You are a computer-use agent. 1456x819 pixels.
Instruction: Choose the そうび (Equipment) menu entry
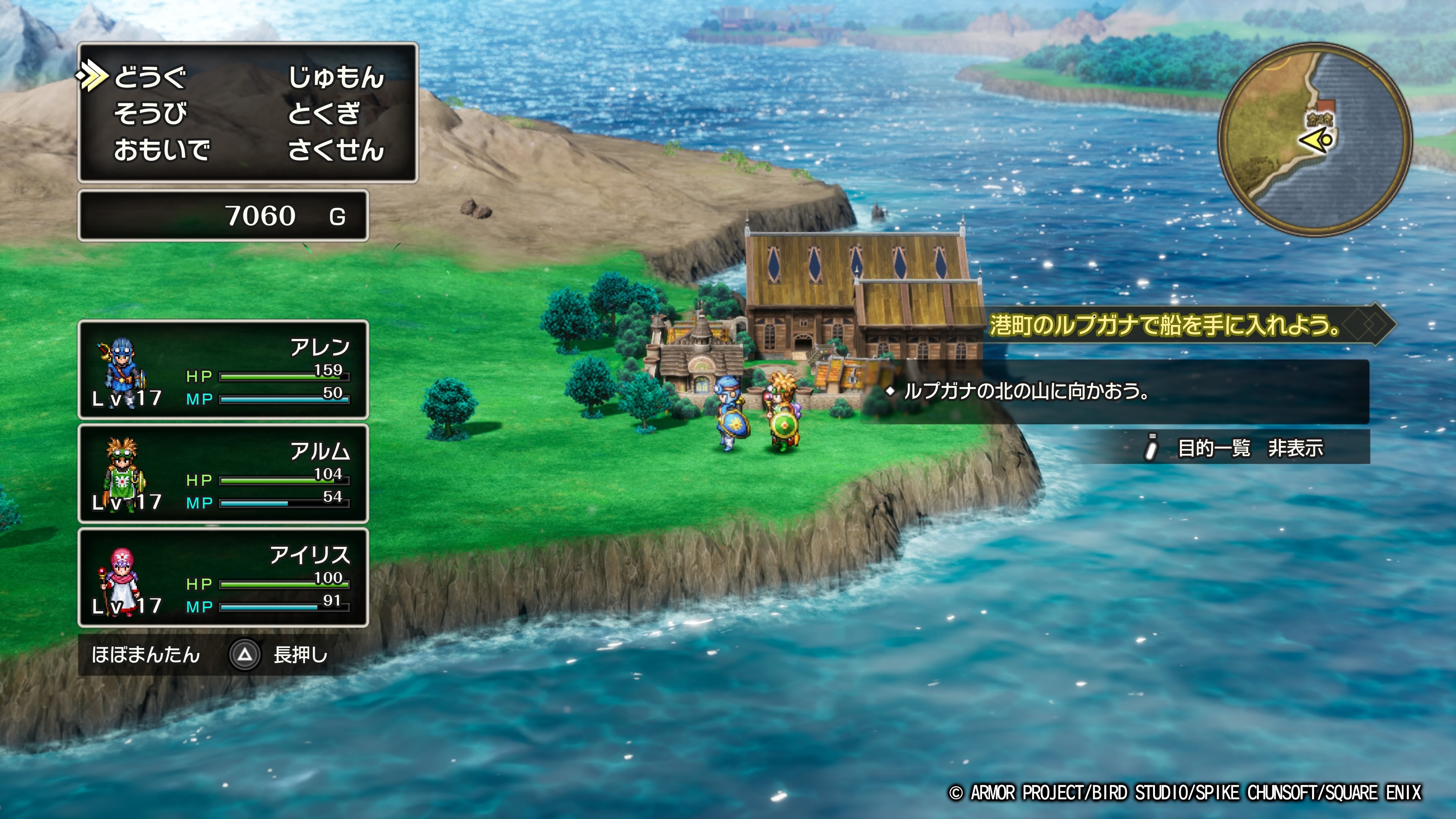150,114
